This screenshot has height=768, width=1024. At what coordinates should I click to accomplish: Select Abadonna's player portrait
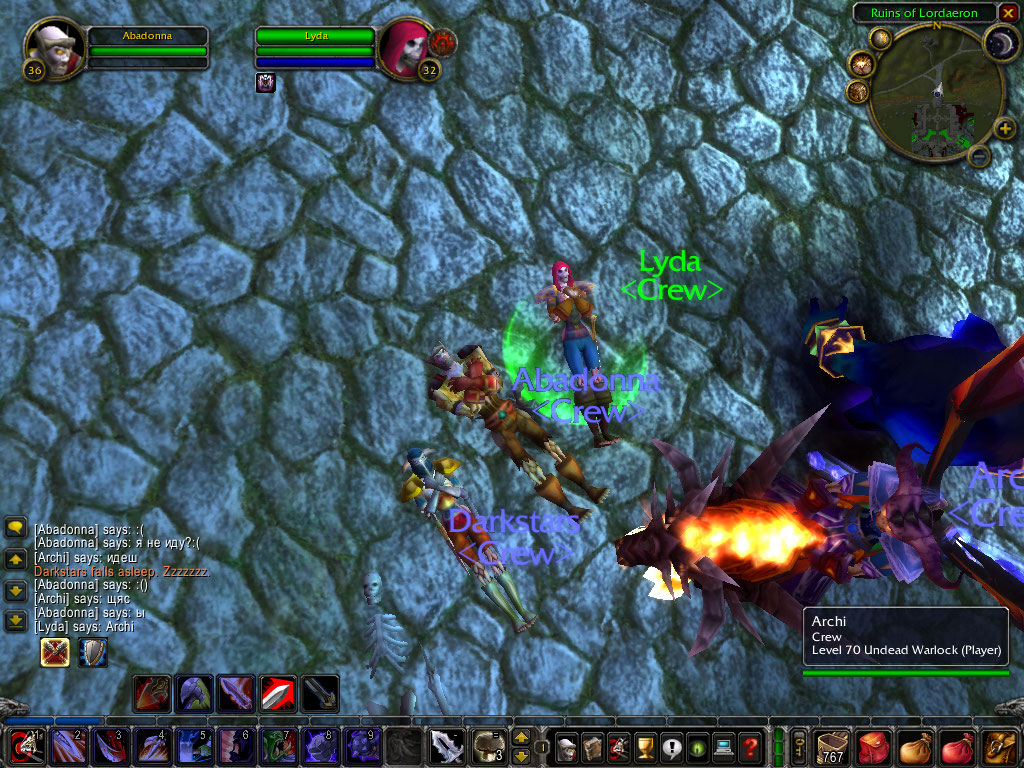[x=48, y=47]
